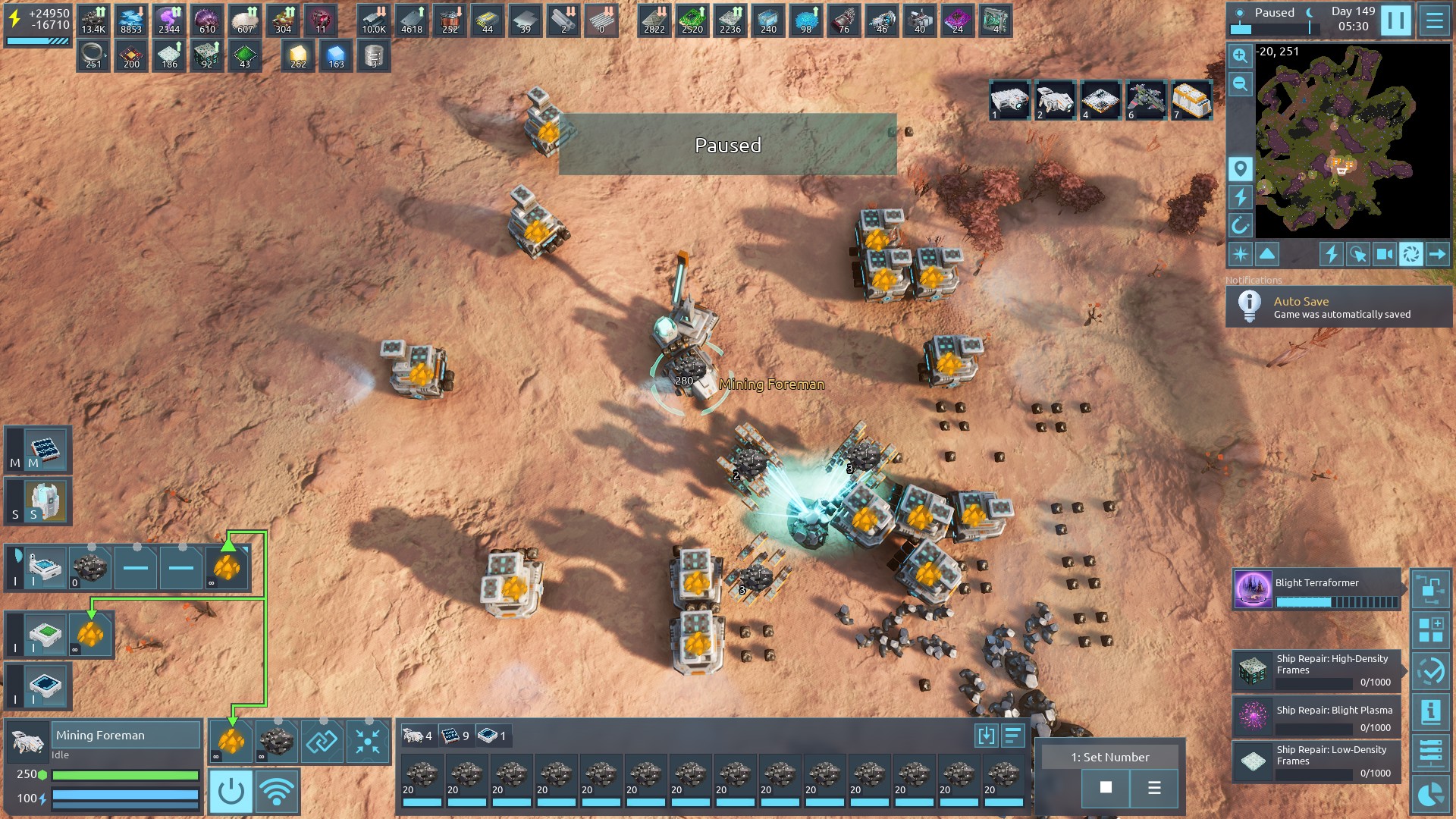The height and width of the screenshot is (819, 1456).
Task: Open the Blight Terraformer research entry
Action: (x=1317, y=590)
